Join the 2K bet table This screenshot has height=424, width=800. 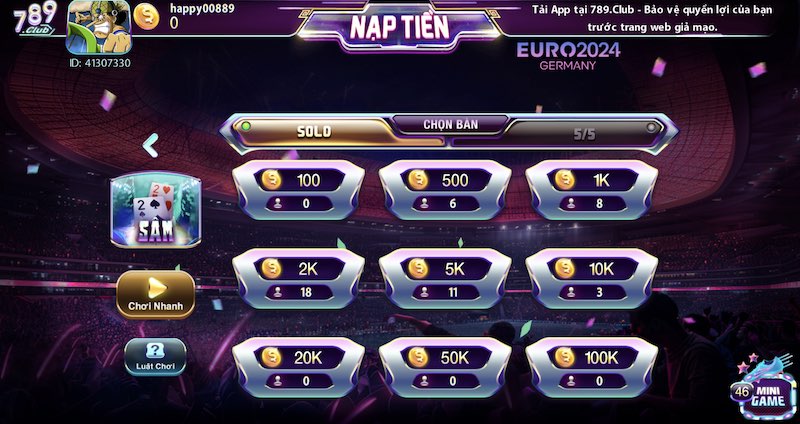click(297, 279)
